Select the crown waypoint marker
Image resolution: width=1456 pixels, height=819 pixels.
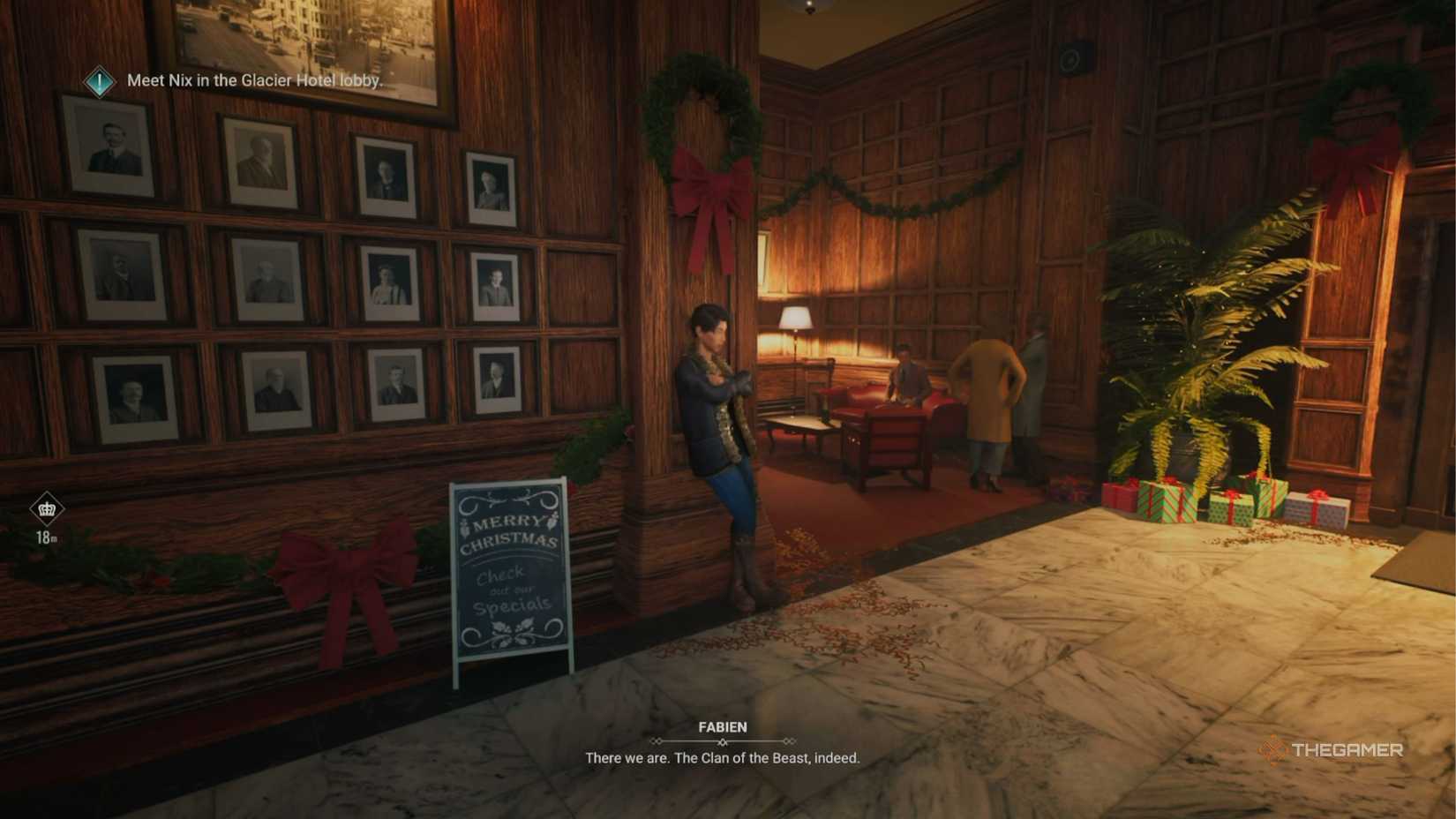[46, 509]
